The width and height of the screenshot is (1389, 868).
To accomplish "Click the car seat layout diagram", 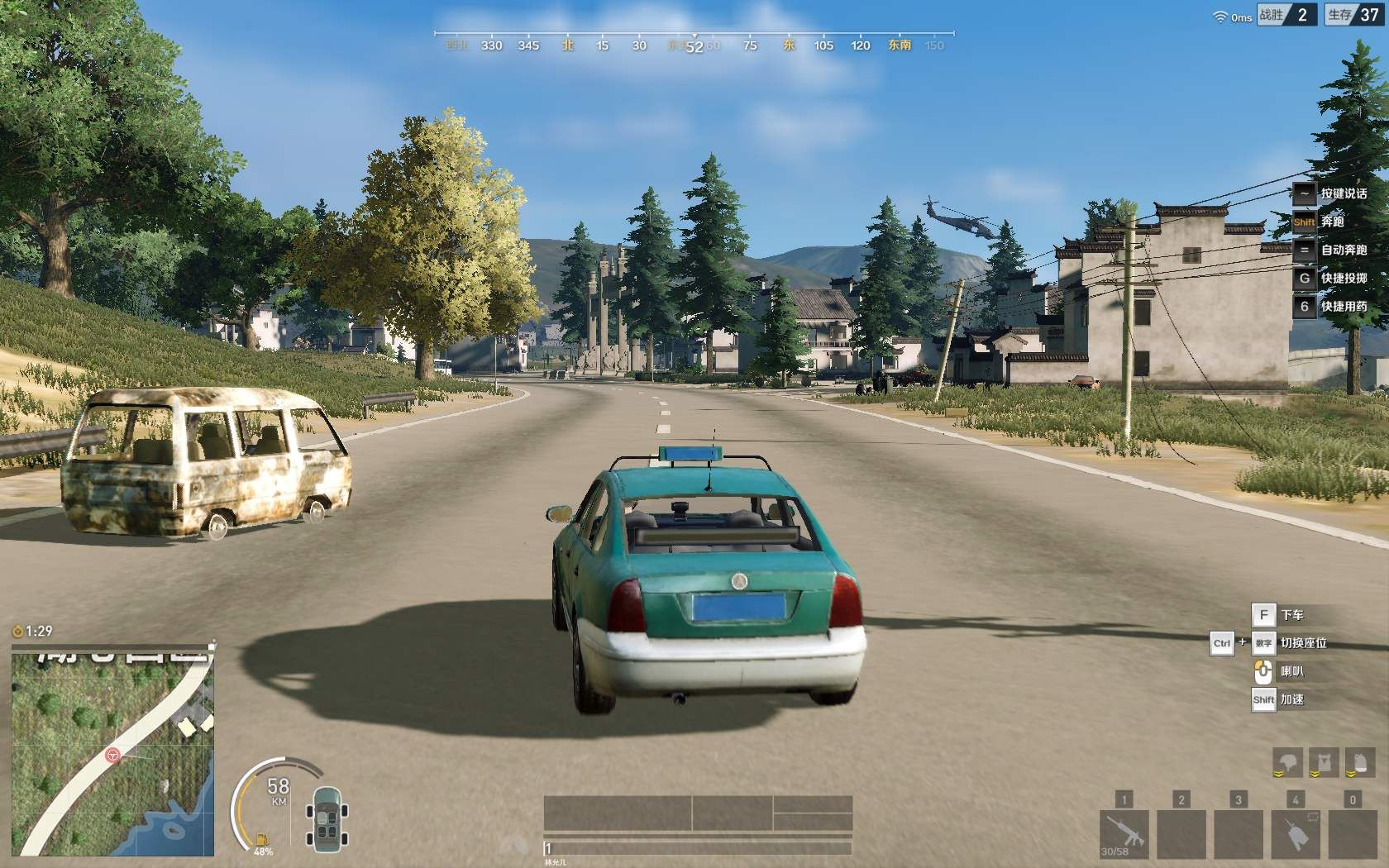I will 327,818.
